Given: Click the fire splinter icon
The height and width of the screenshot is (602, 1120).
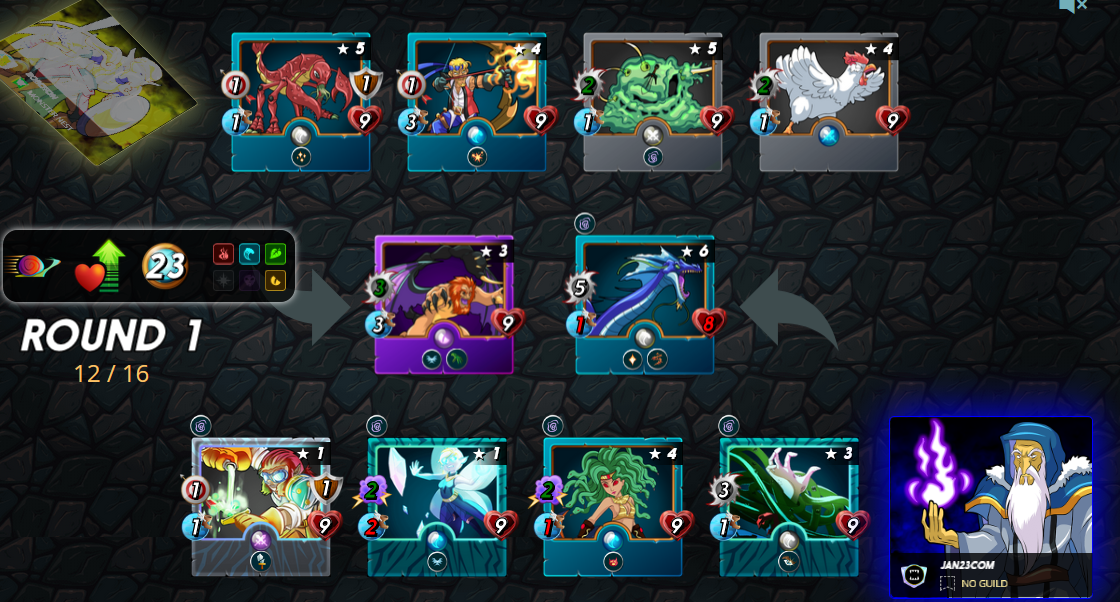Looking at the screenshot, I should pos(224,254).
